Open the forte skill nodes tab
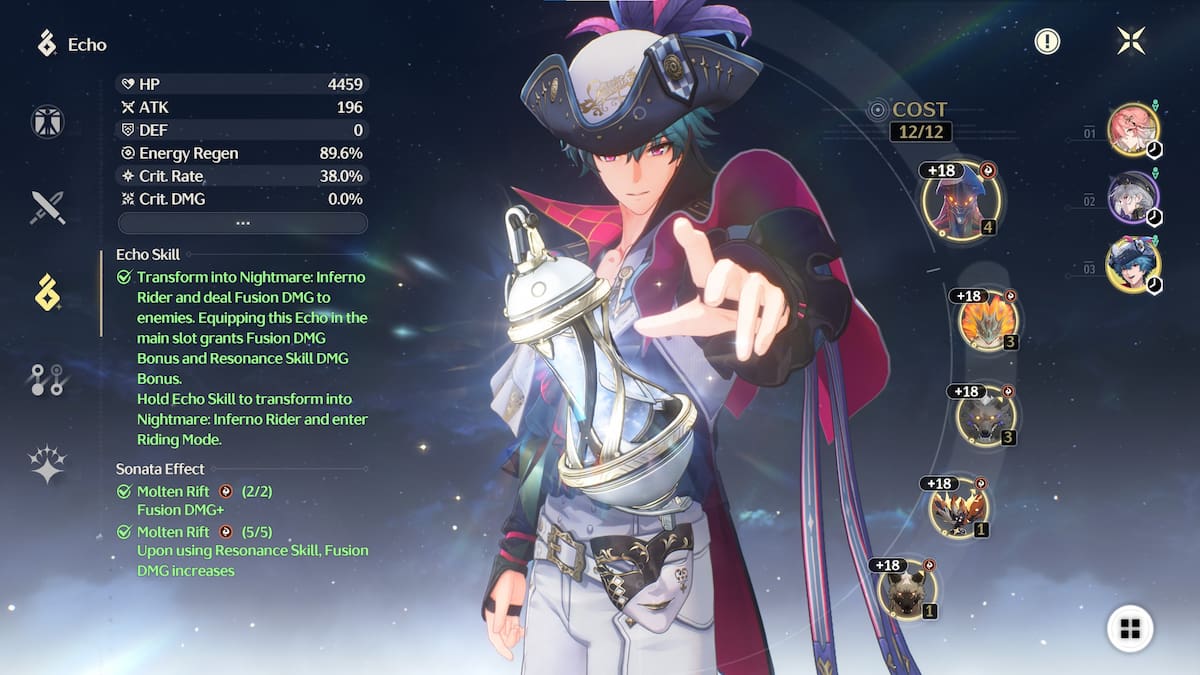Screen dimensions: 1200x675 click(x=47, y=379)
